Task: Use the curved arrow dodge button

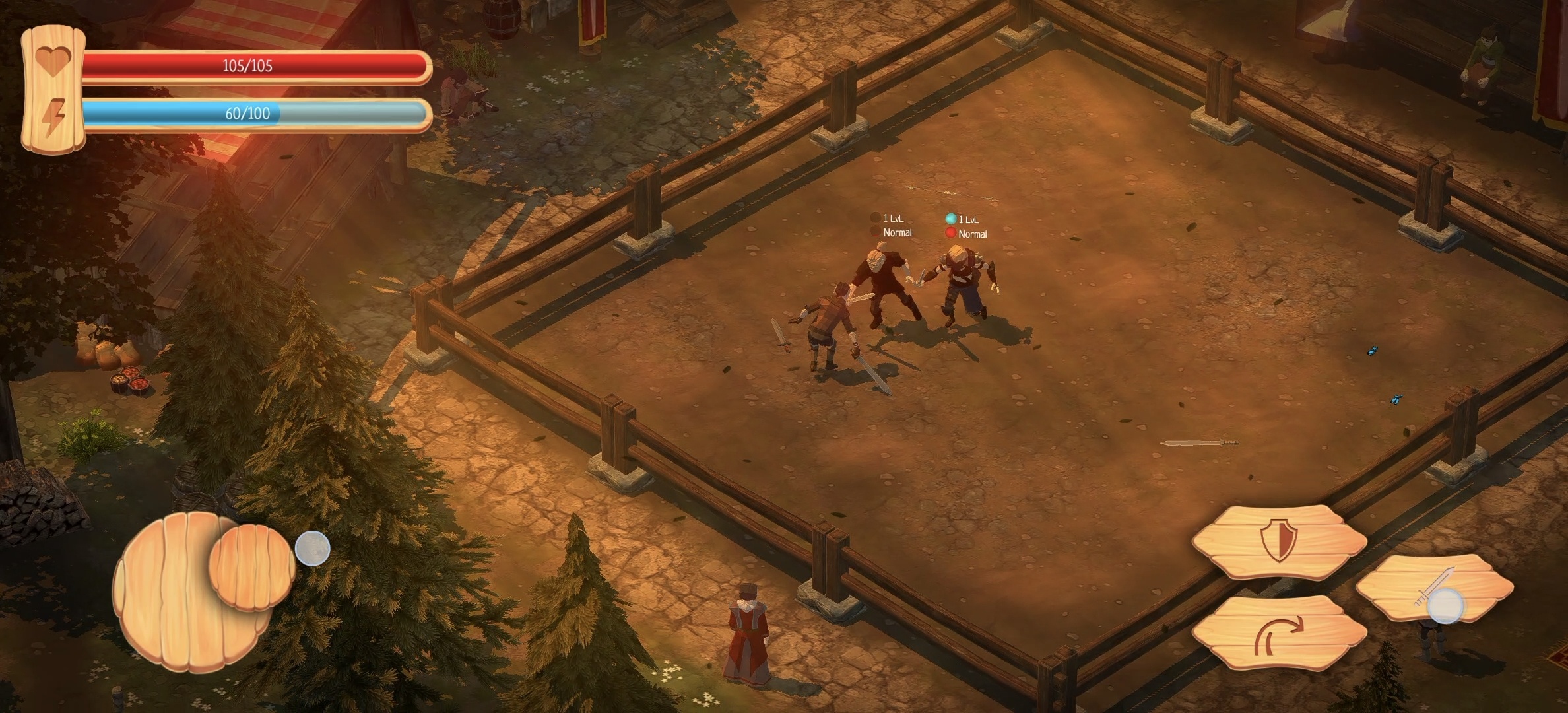Action: point(1279,633)
